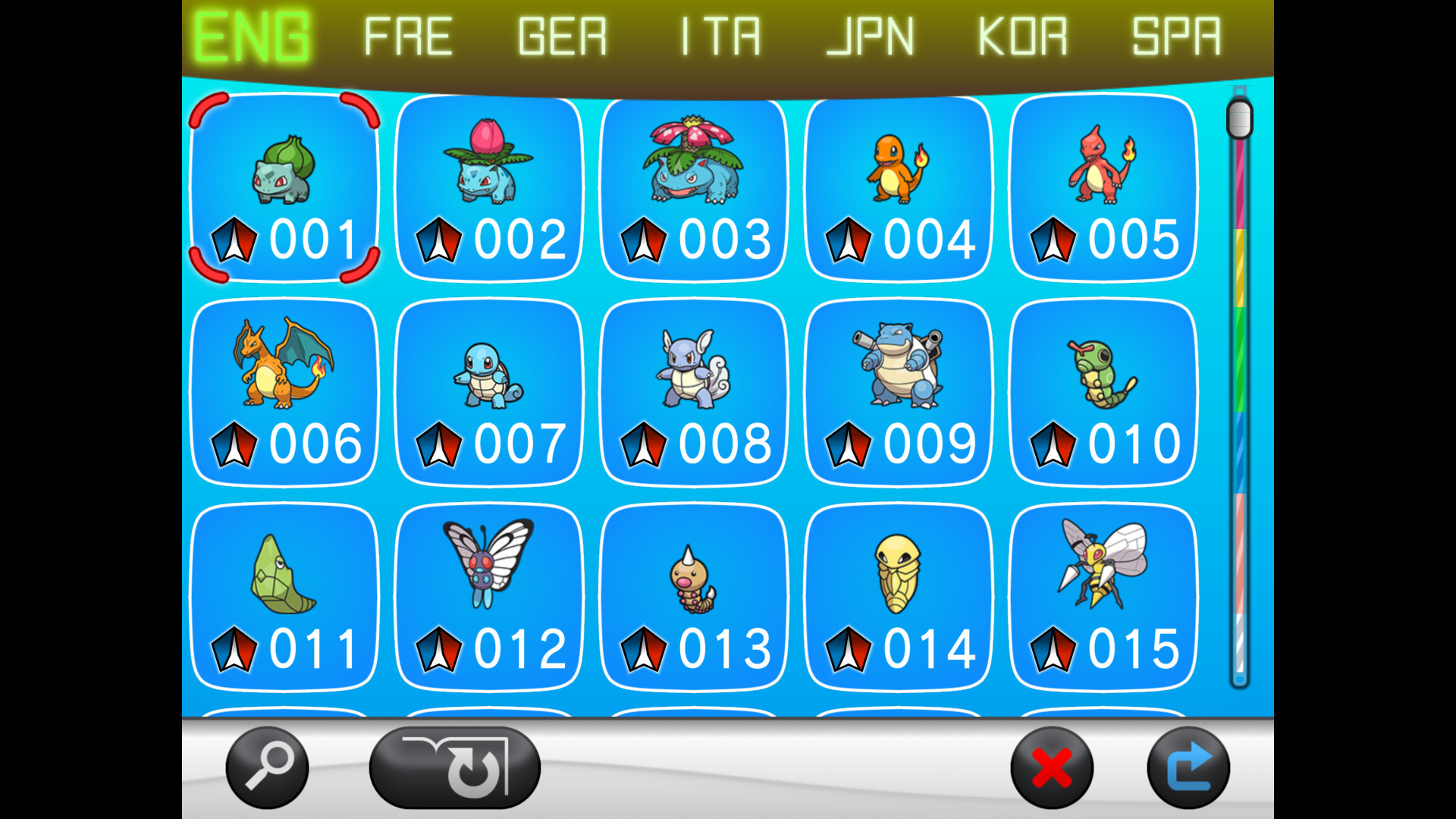1456x819 pixels.
Task: Select the SPA language option
Action: pyautogui.click(x=1176, y=36)
